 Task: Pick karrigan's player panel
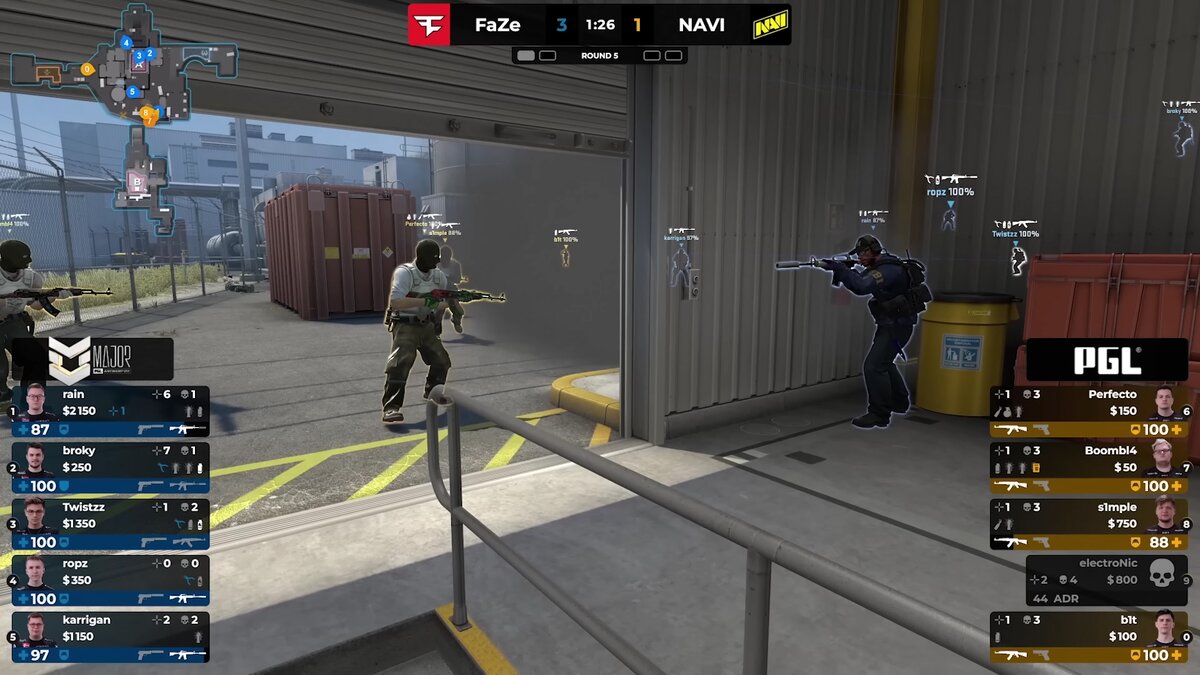tap(110, 636)
